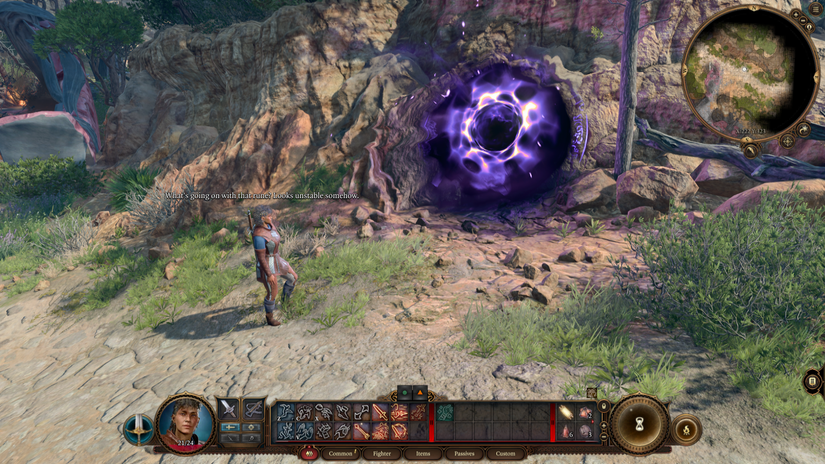Open the Items hotbar tab
Viewport: 825px width, 464px height.
tap(424, 453)
